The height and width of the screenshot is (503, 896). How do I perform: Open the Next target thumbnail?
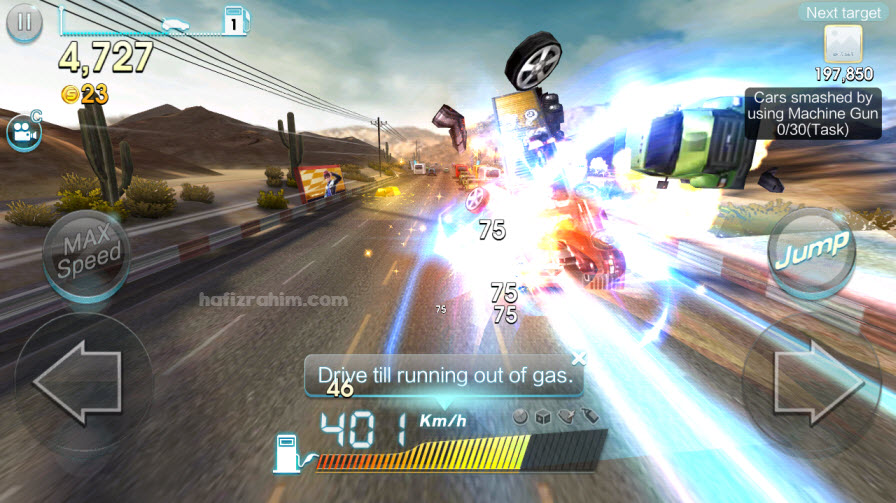843,44
